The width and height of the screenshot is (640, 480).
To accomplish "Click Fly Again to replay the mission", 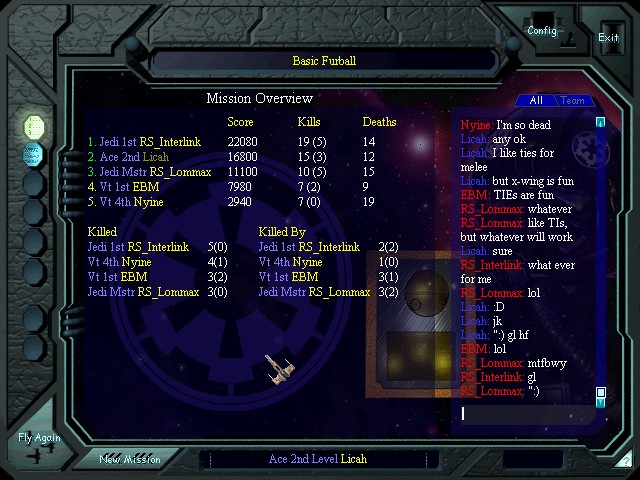I will click(39, 438).
